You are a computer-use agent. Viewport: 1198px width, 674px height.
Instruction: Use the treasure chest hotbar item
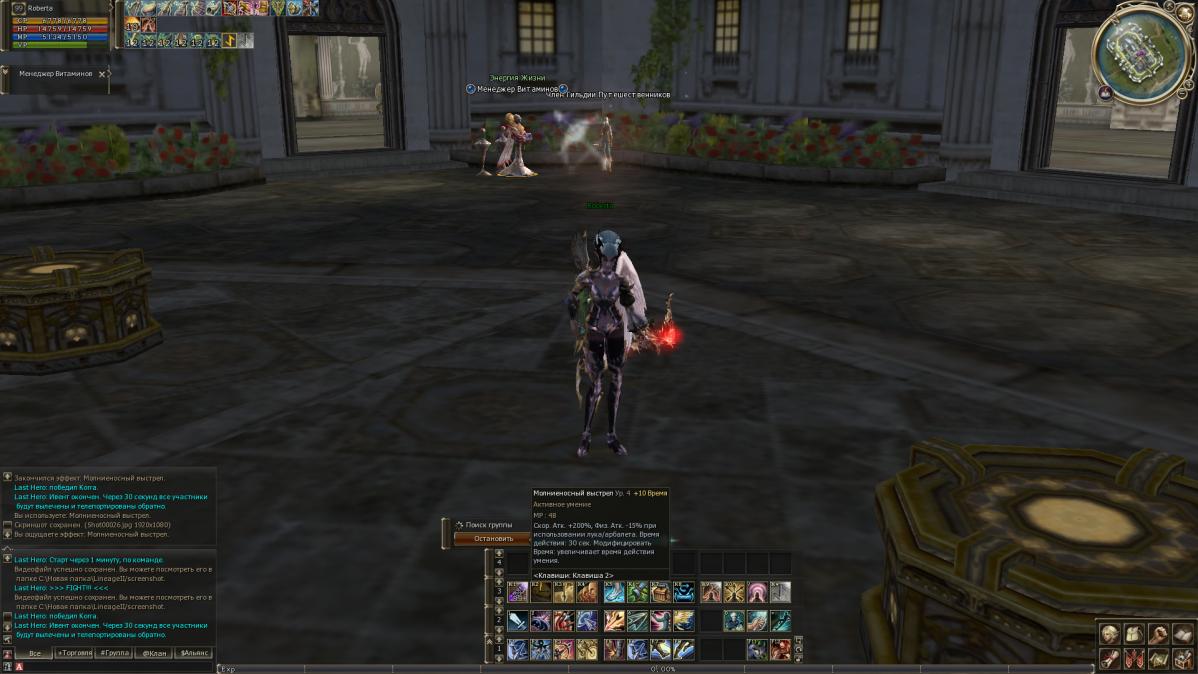tap(660, 592)
